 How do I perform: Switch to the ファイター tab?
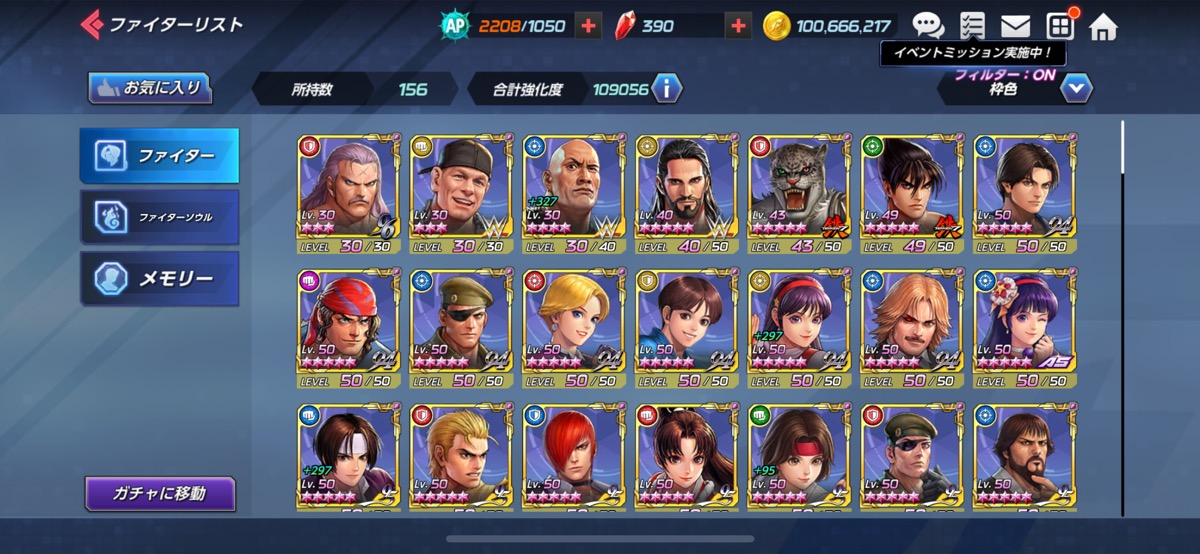(160, 156)
